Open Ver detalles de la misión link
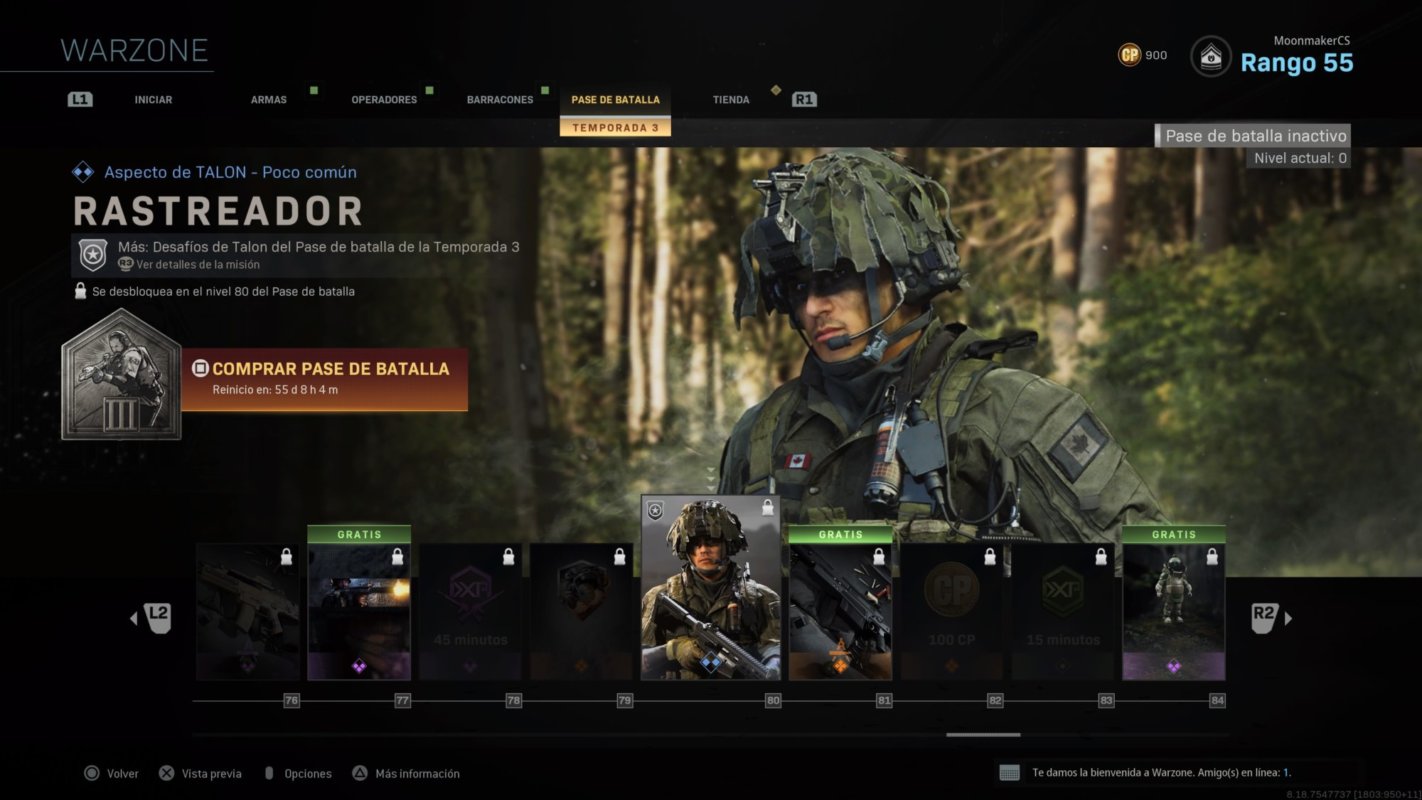 point(197,264)
